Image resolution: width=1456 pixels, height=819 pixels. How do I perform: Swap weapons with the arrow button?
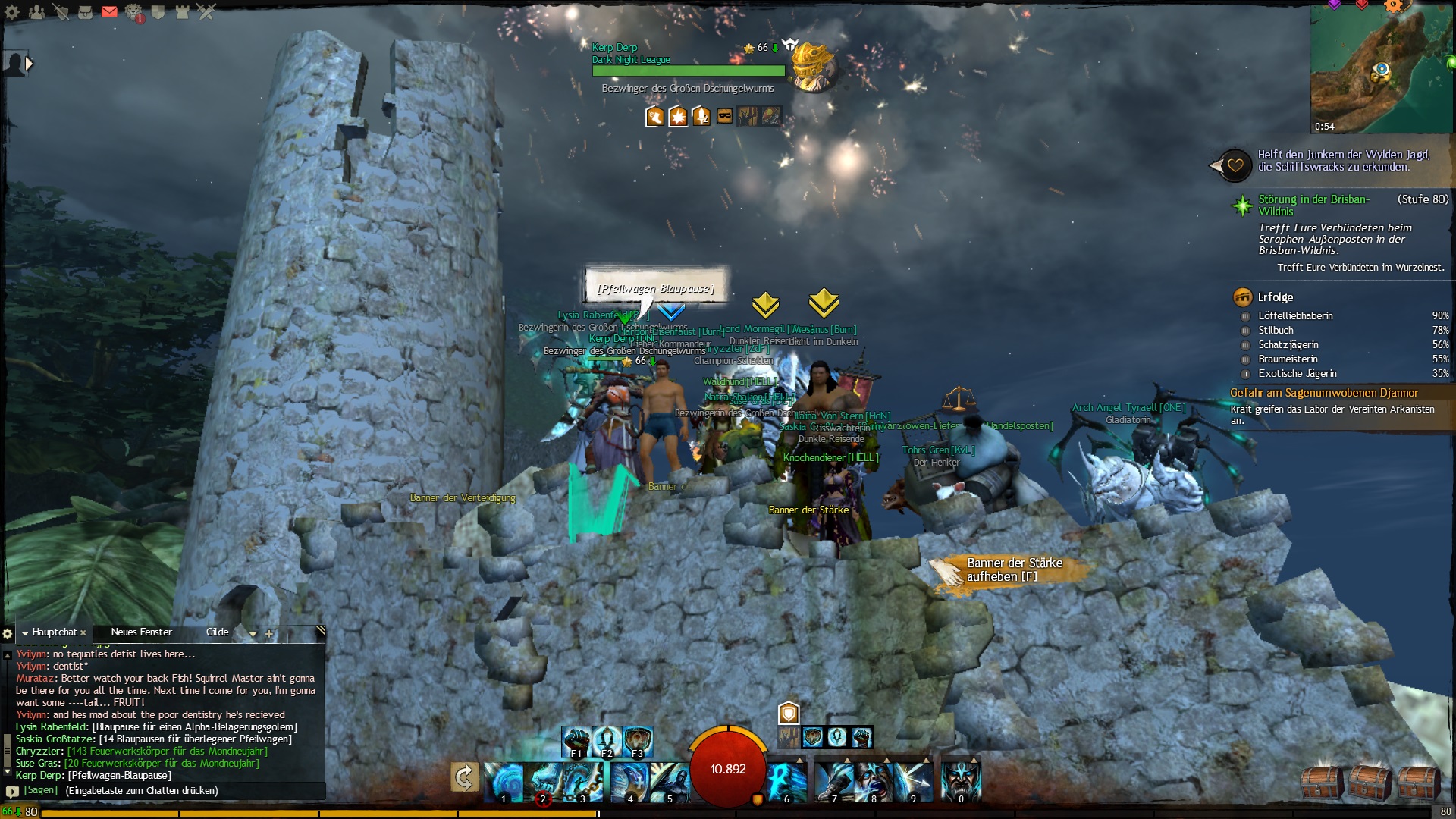click(464, 777)
